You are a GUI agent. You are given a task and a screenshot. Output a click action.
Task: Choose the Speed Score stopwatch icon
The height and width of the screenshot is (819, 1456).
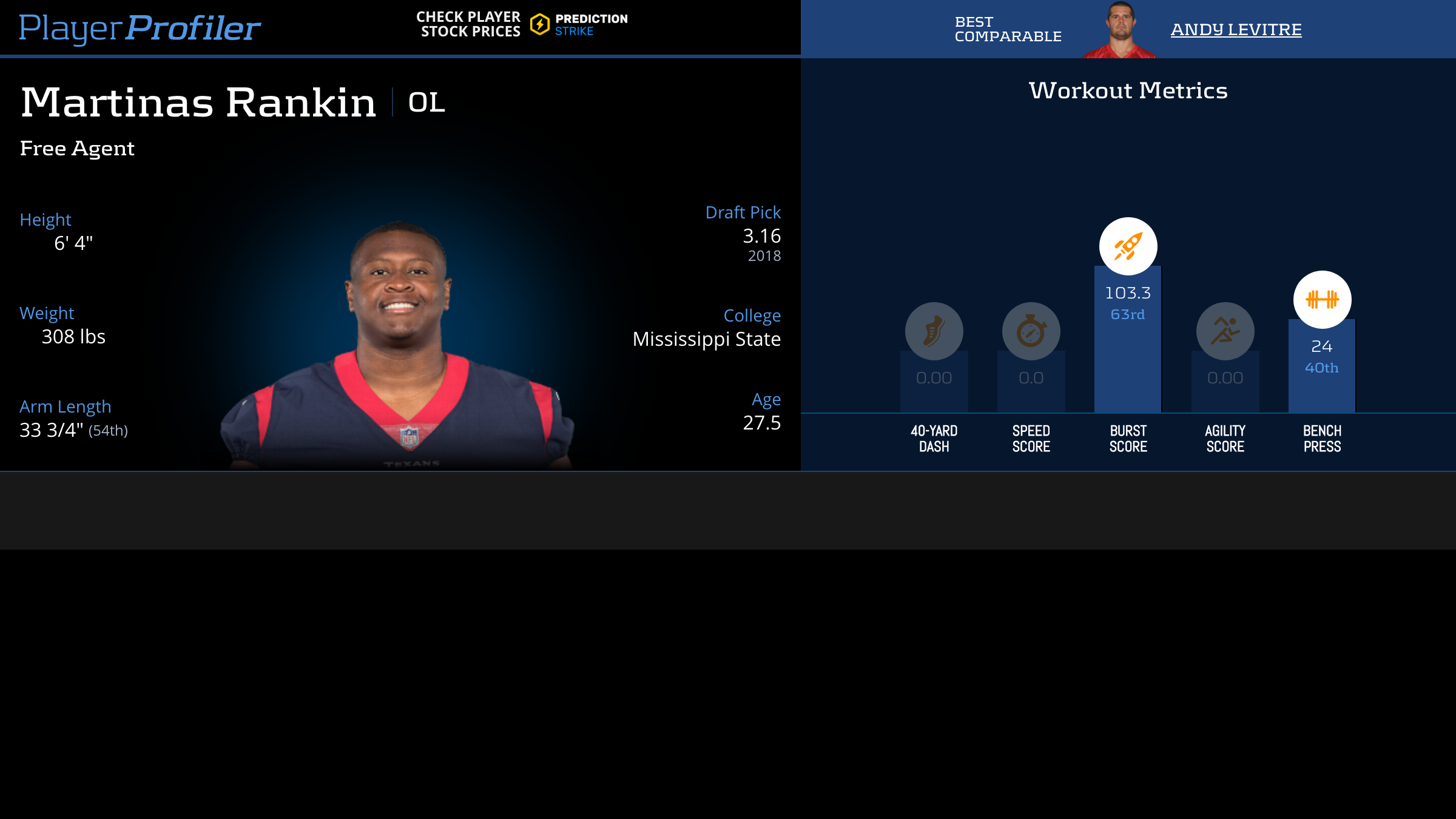tap(1031, 331)
